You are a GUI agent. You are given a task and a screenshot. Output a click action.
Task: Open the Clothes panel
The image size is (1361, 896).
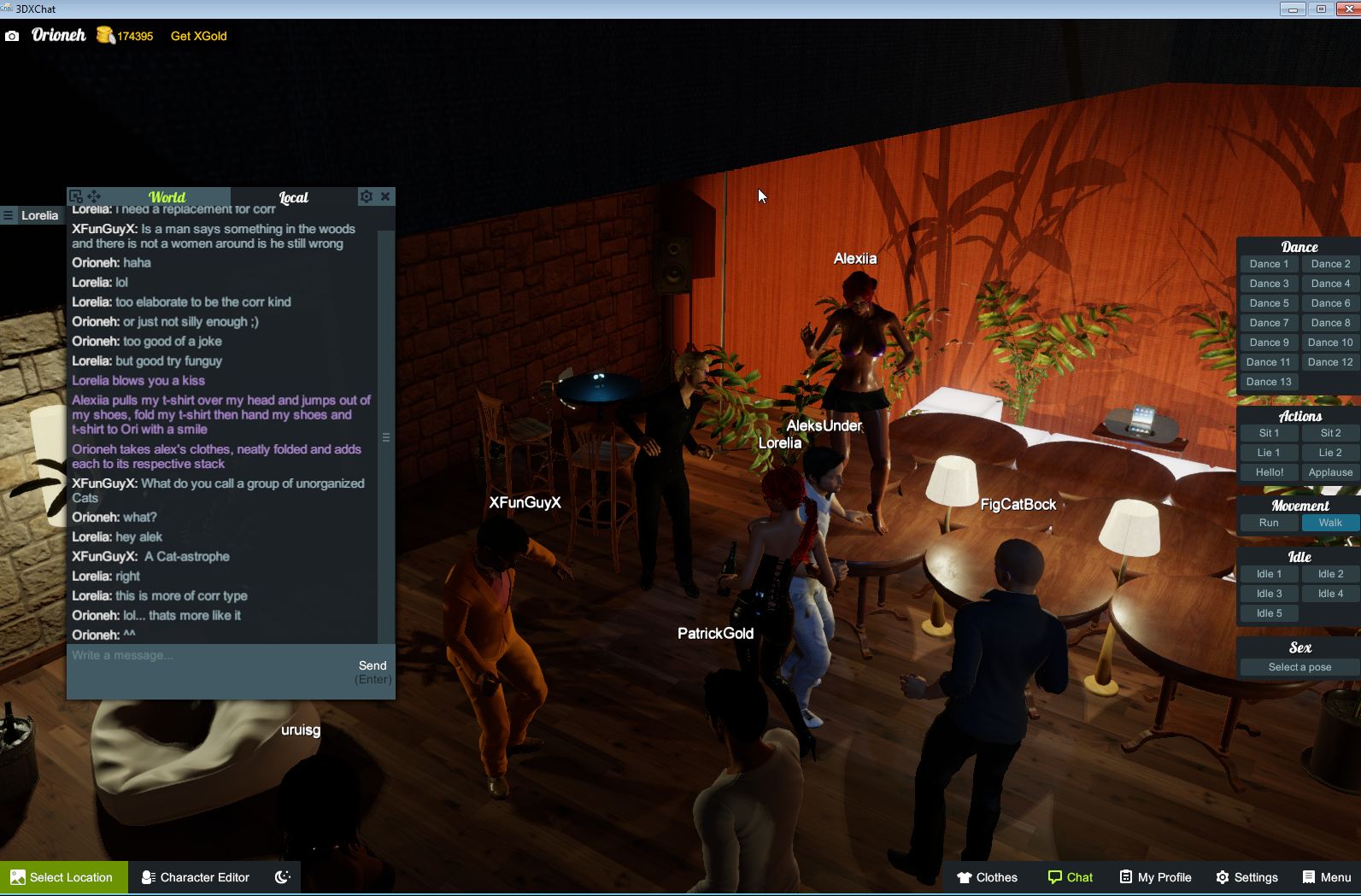click(x=987, y=877)
